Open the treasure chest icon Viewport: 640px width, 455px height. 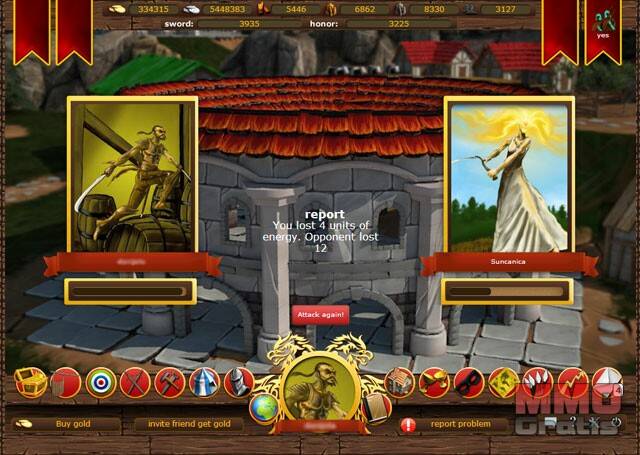pyautogui.click(x=30, y=381)
